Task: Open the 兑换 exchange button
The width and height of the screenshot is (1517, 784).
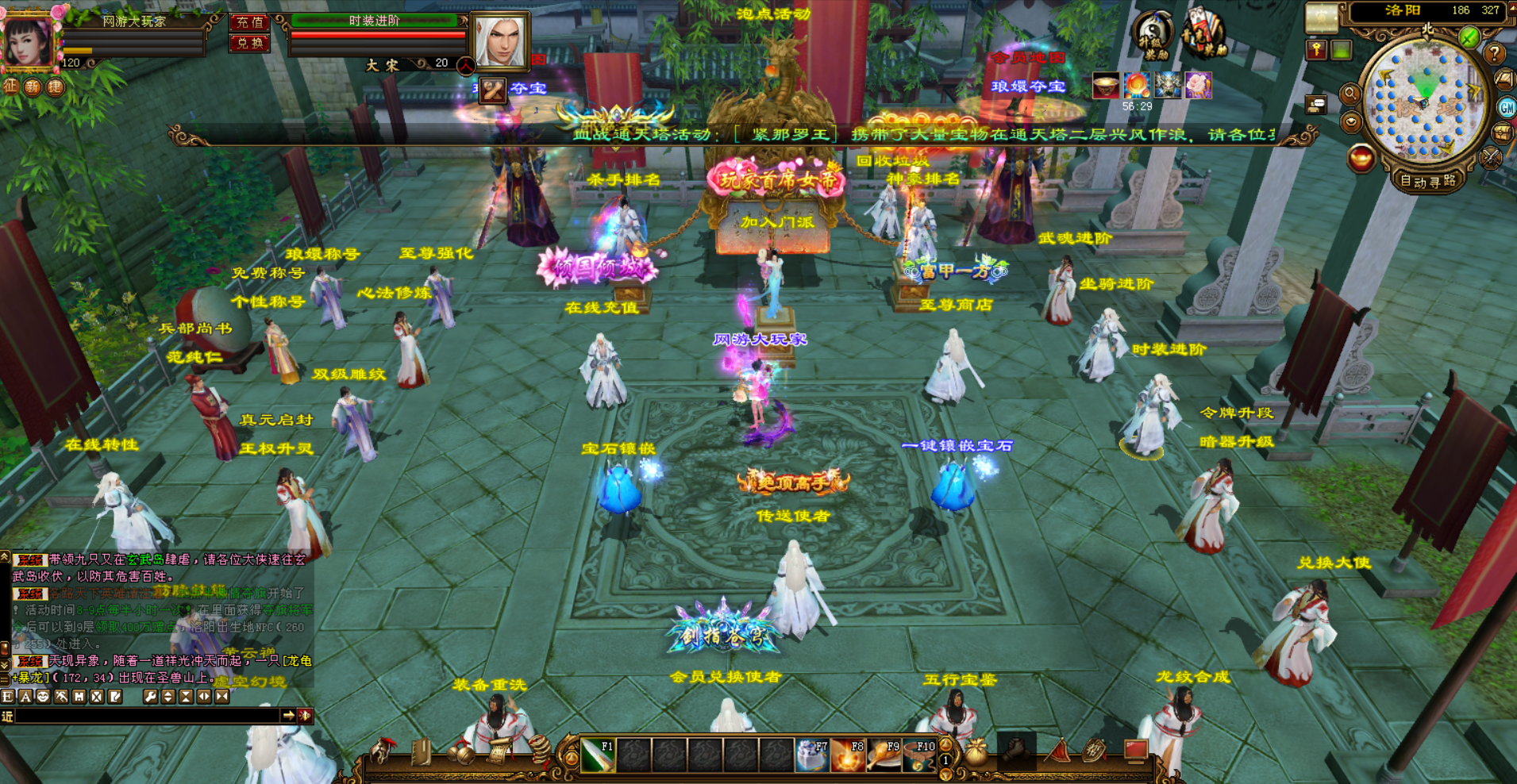Action: (x=249, y=43)
